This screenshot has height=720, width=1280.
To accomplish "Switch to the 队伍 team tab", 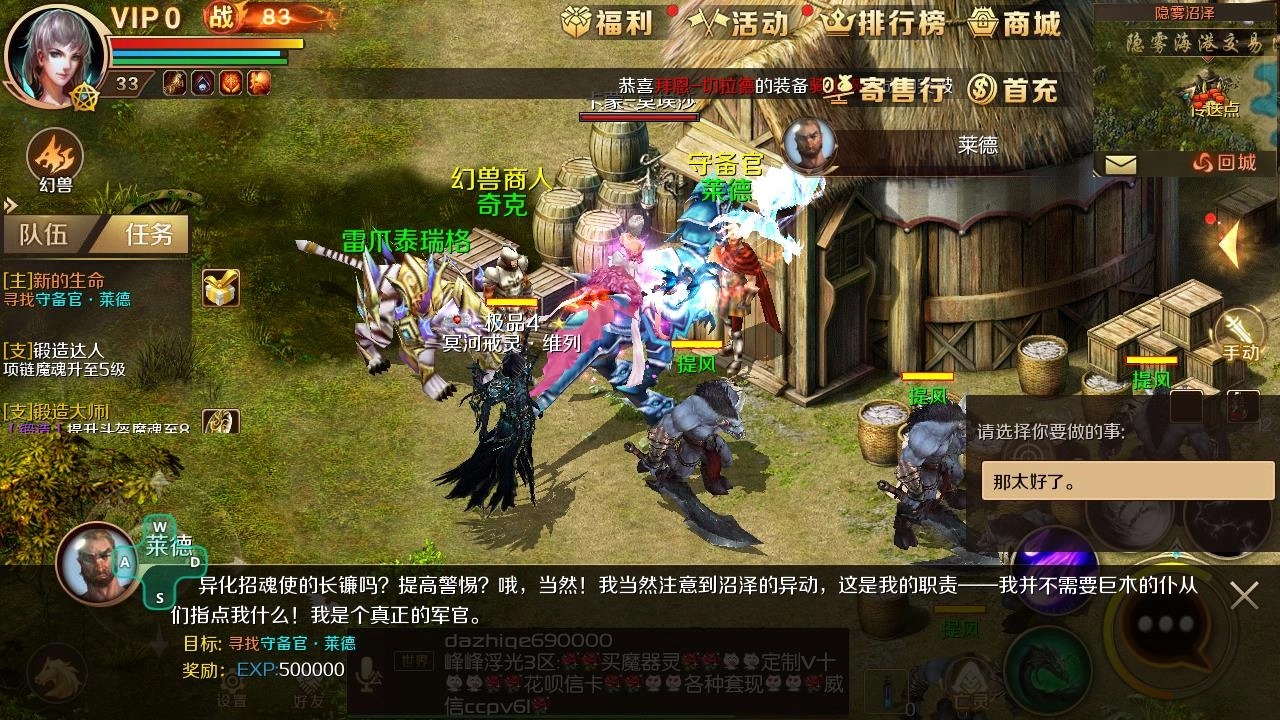I will (45, 235).
